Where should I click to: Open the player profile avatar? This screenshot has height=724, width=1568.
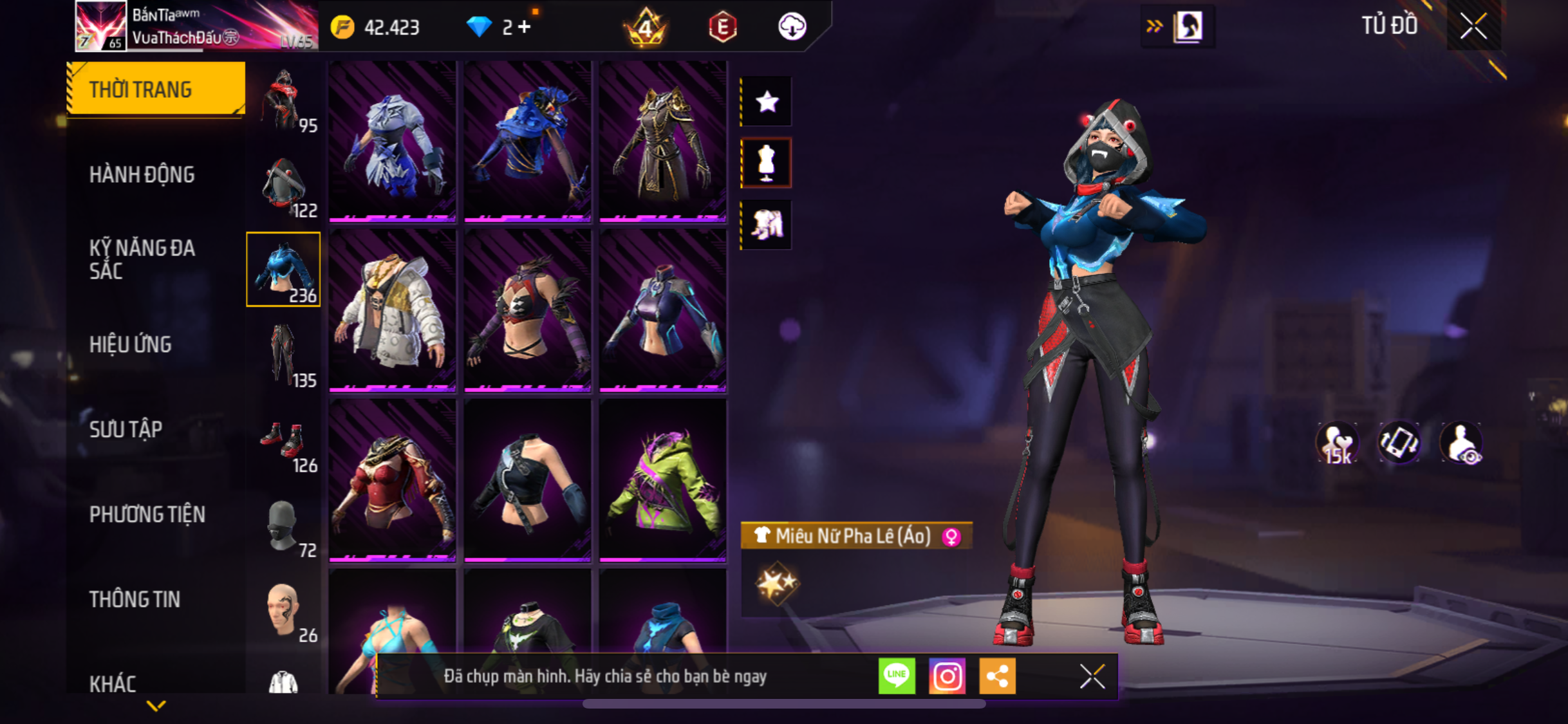[100, 26]
